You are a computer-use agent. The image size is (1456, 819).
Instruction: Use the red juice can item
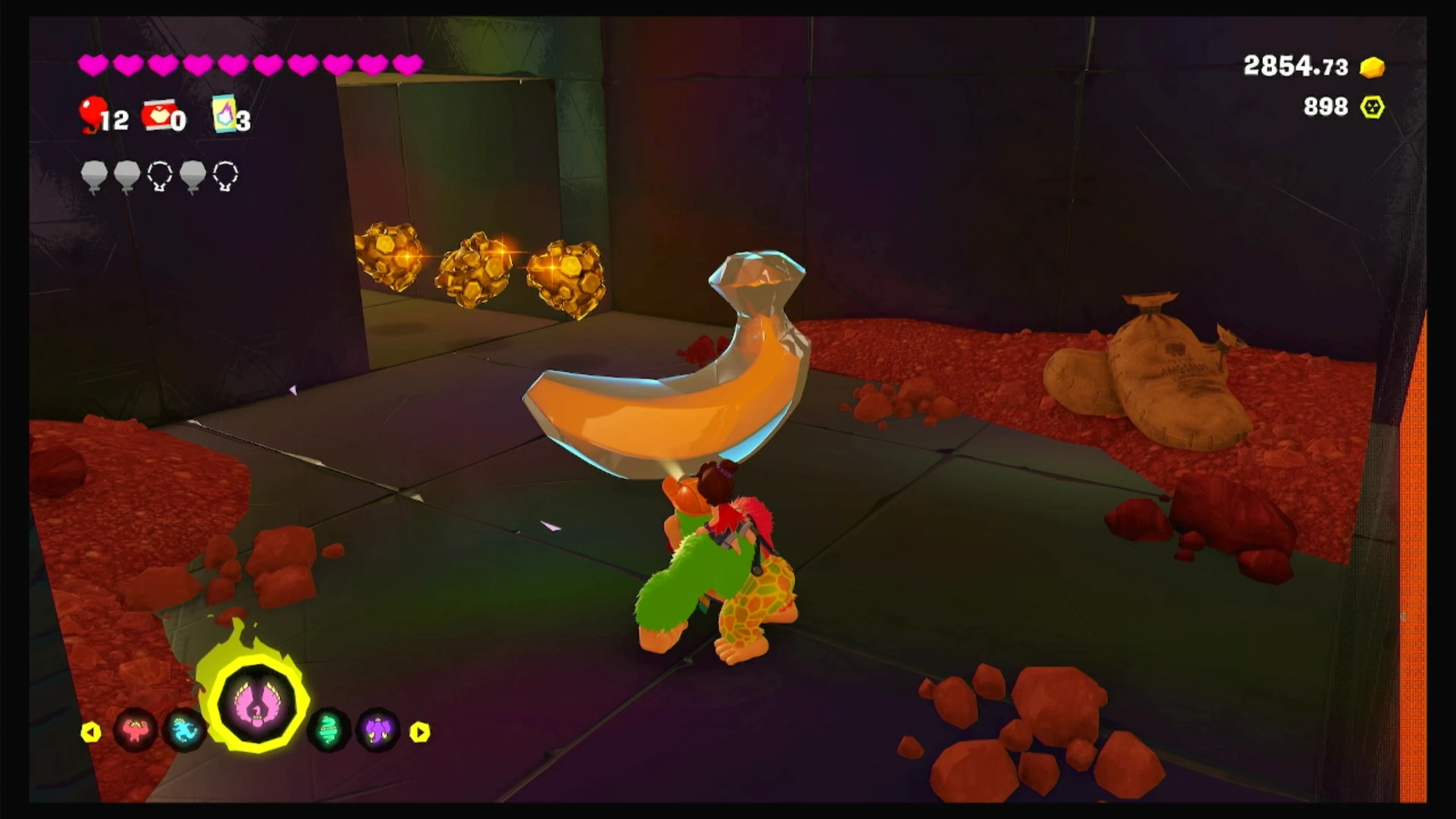coord(156,115)
